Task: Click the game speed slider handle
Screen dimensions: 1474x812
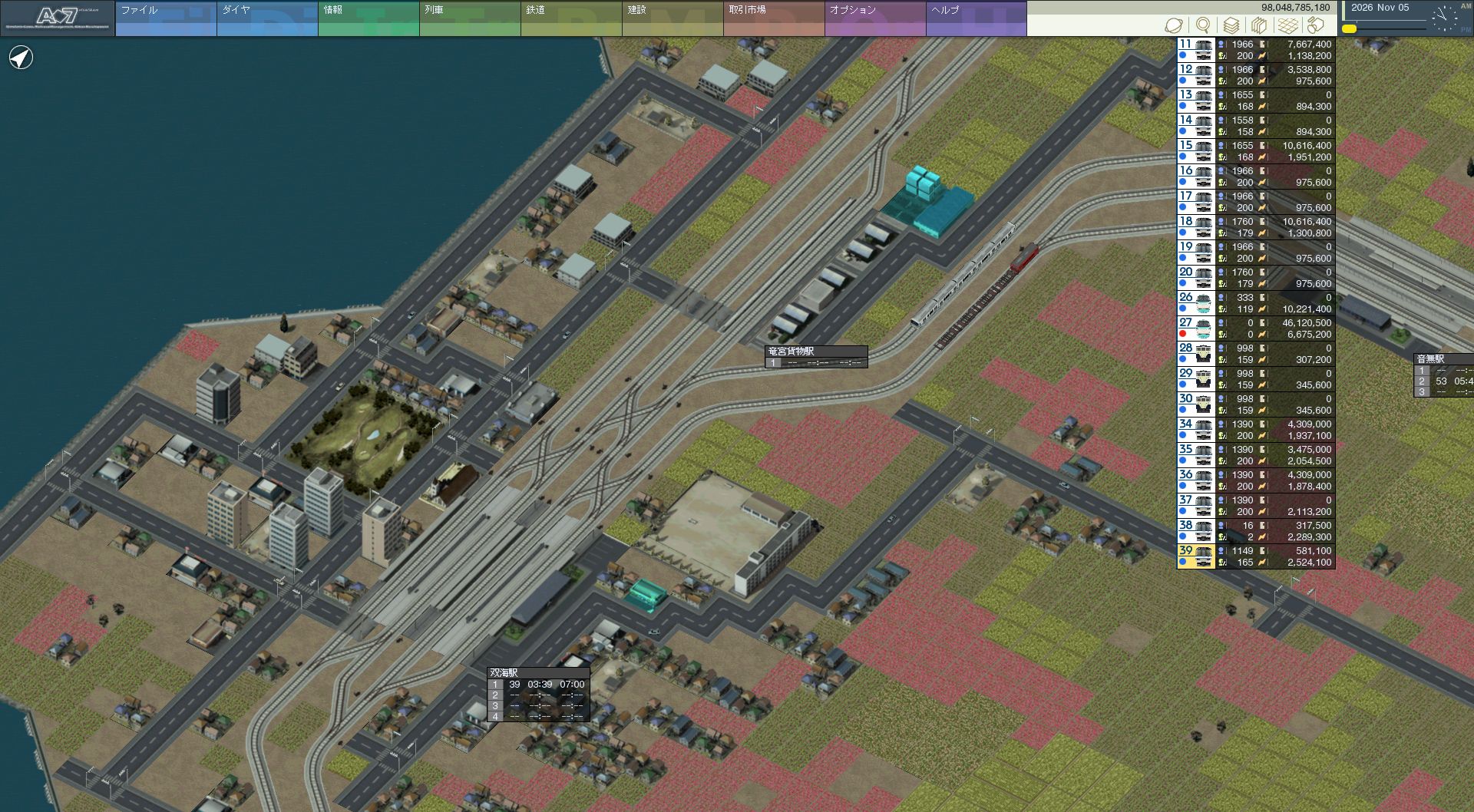Action: tap(1349, 29)
